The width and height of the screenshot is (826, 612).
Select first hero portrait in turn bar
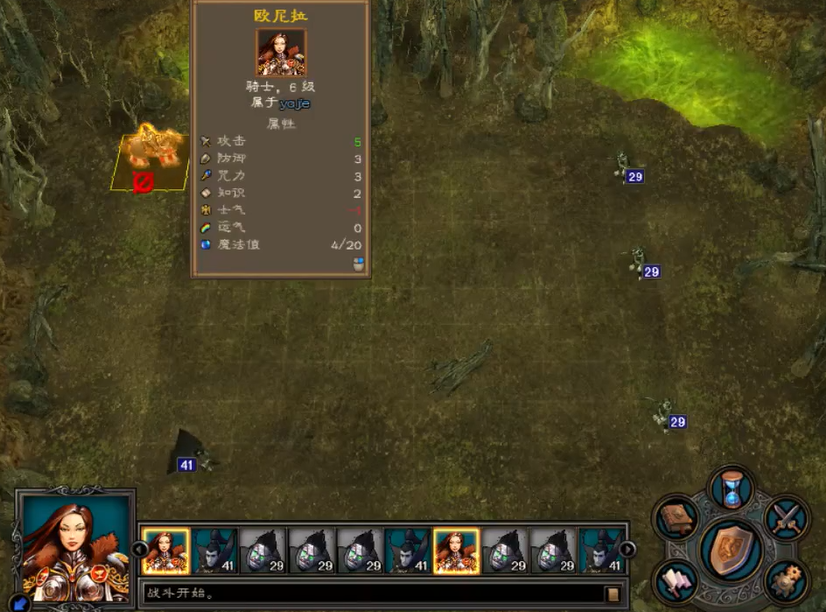point(166,551)
